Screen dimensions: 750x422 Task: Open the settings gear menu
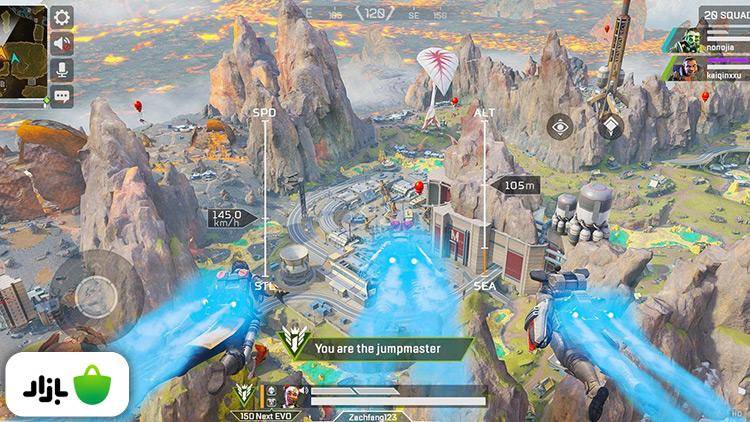pos(62,17)
